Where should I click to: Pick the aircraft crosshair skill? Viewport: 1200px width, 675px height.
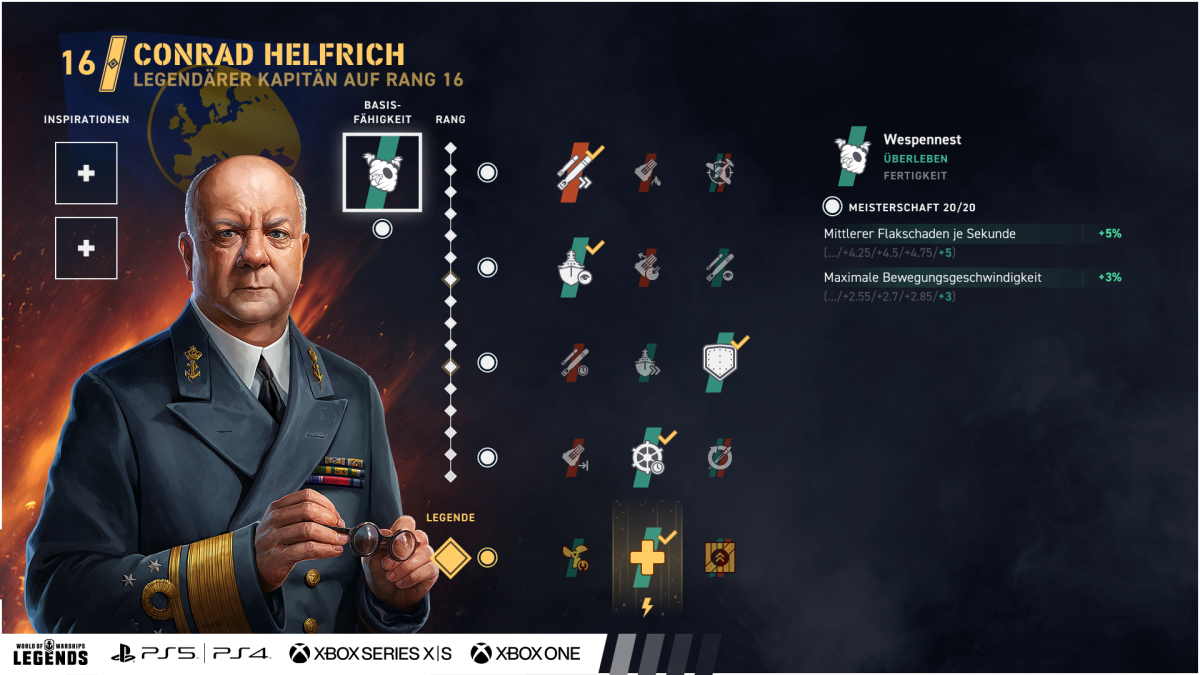[x=718, y=172]
